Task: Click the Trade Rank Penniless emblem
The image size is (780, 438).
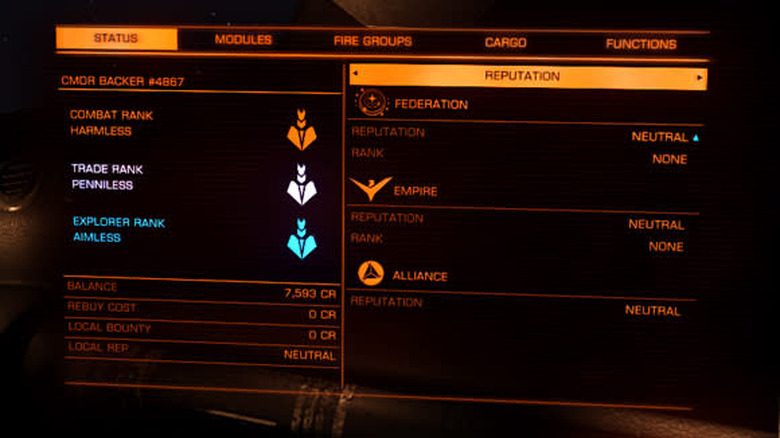Action: (301, 184)
